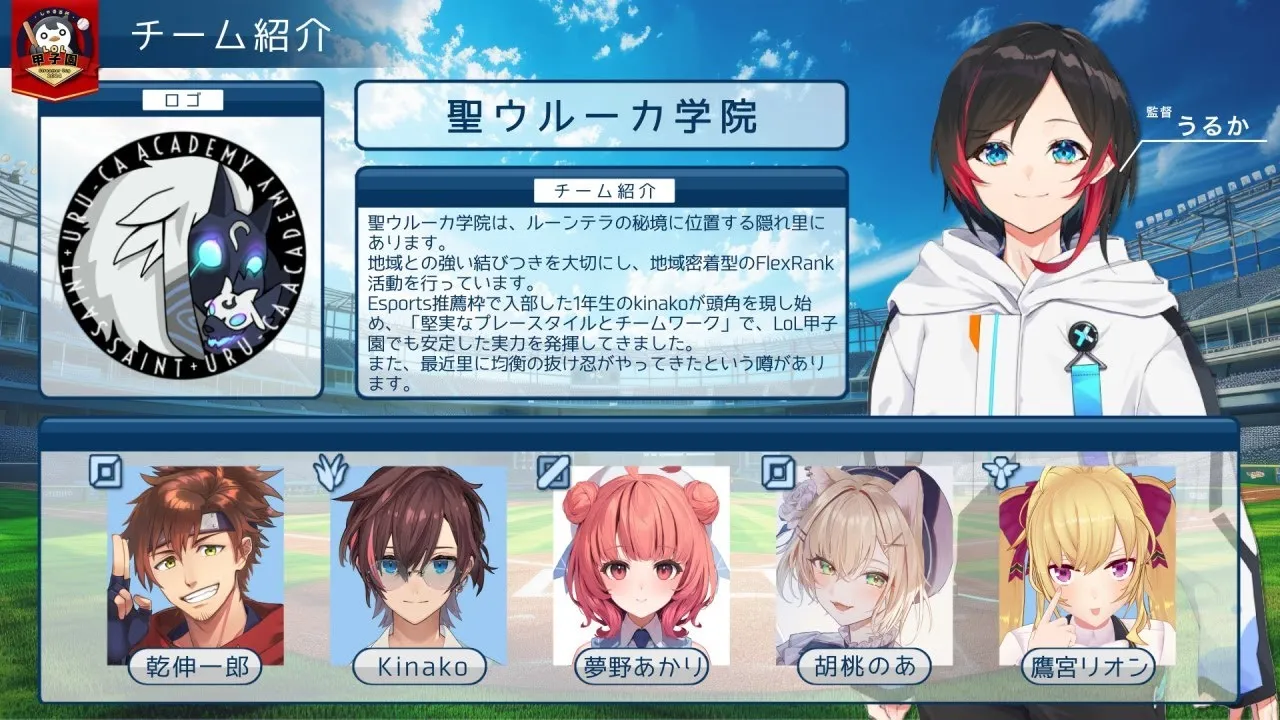
Task: Click the 鷹宮リオン name label
Action: [x=1088, y=666]
